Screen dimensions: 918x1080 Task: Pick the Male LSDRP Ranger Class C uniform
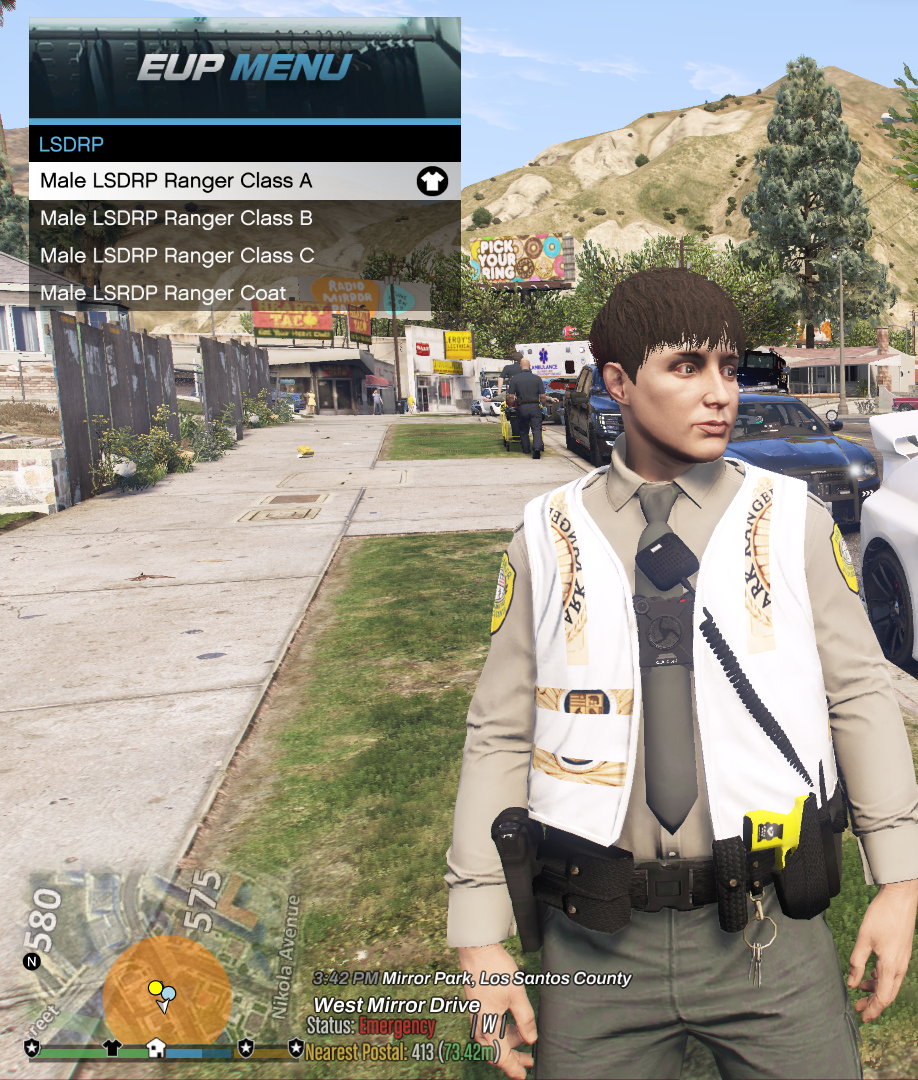click(x=177, y=256)
